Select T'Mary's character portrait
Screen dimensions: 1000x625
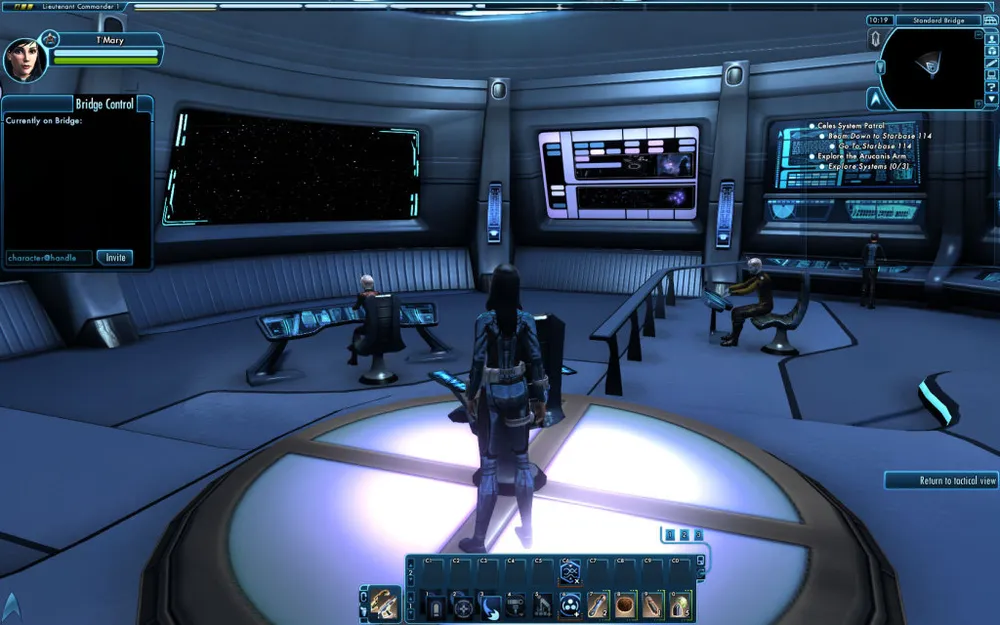[24, 60]
